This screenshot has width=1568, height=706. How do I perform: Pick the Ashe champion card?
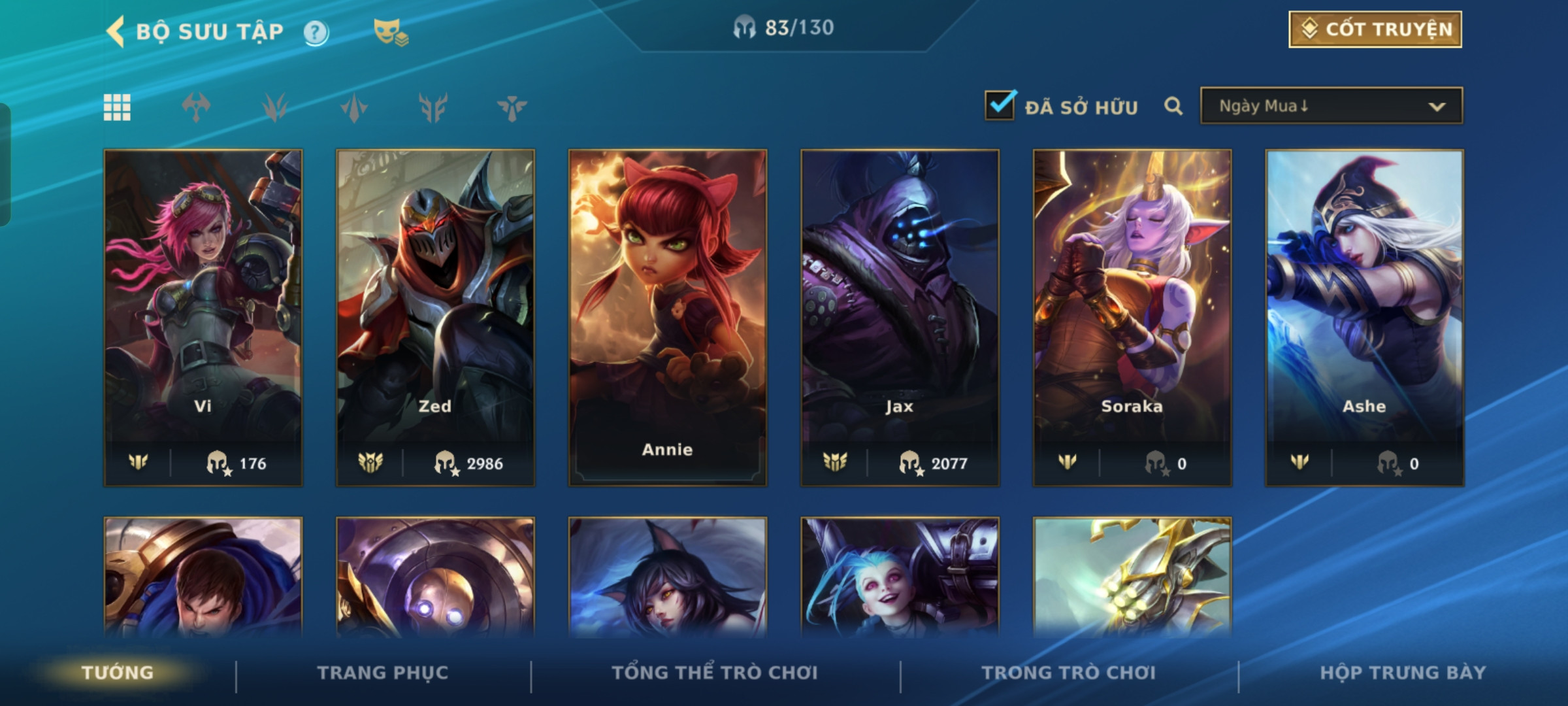(1364, 317)
